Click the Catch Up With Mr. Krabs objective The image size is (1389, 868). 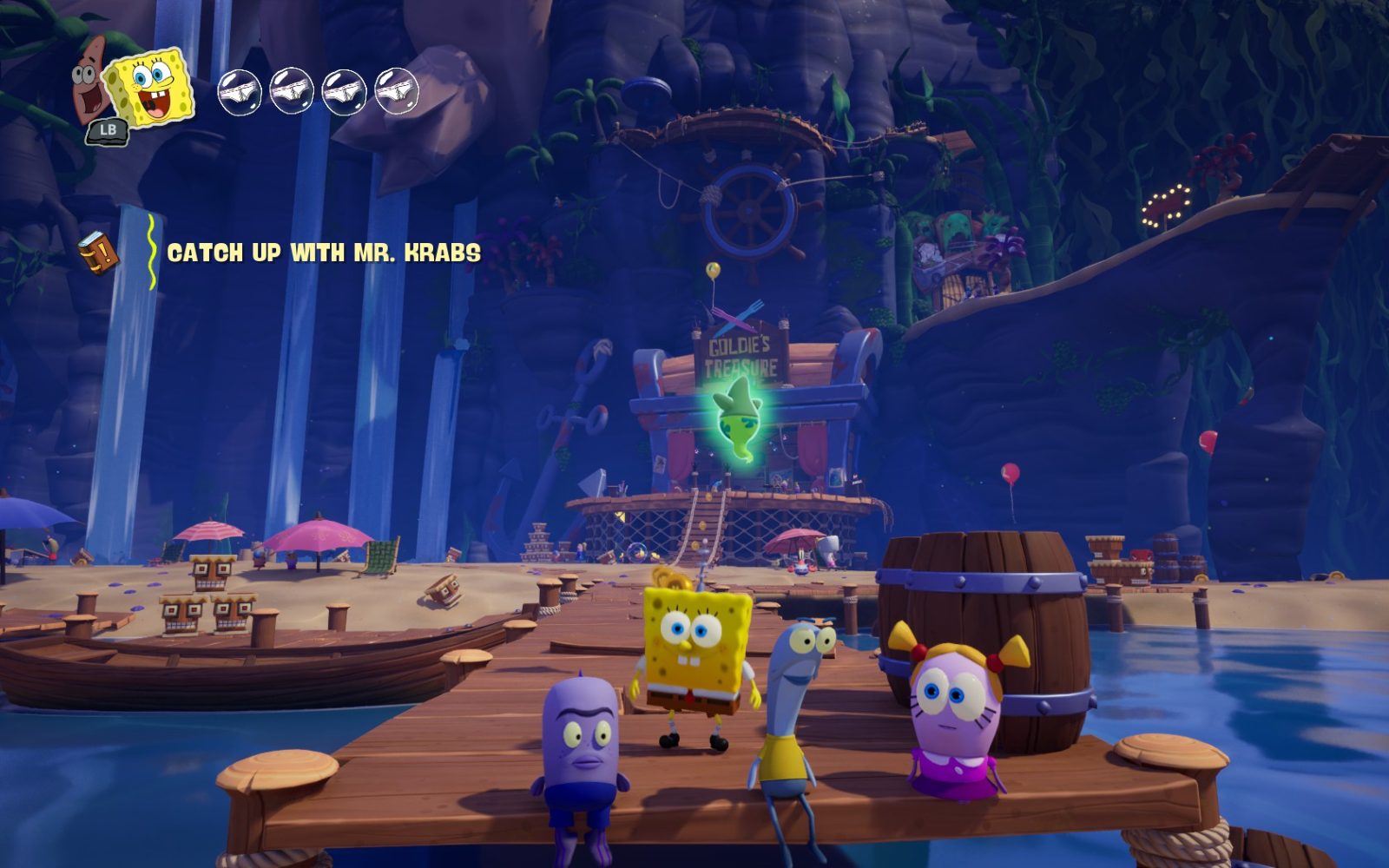[x=324, y=253]
